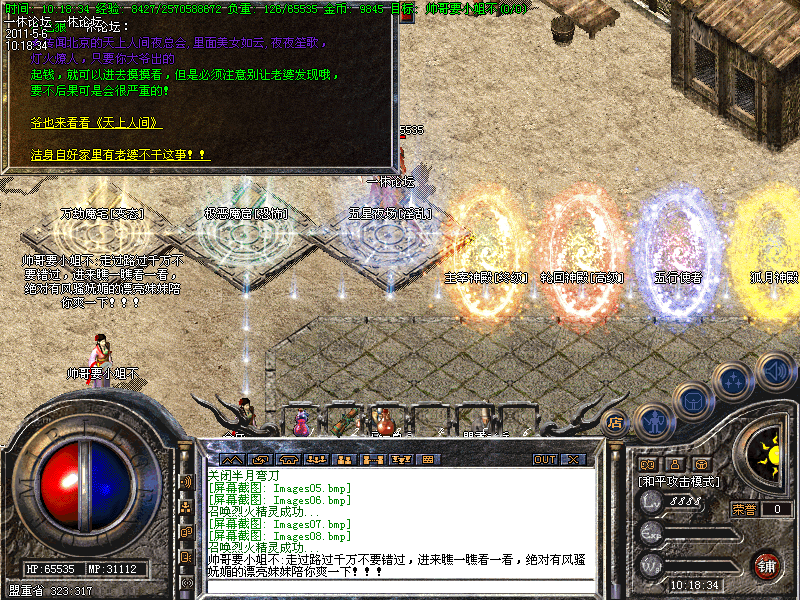
Task: Toggle the sound speaker button
Action: [x=774, y=370]
